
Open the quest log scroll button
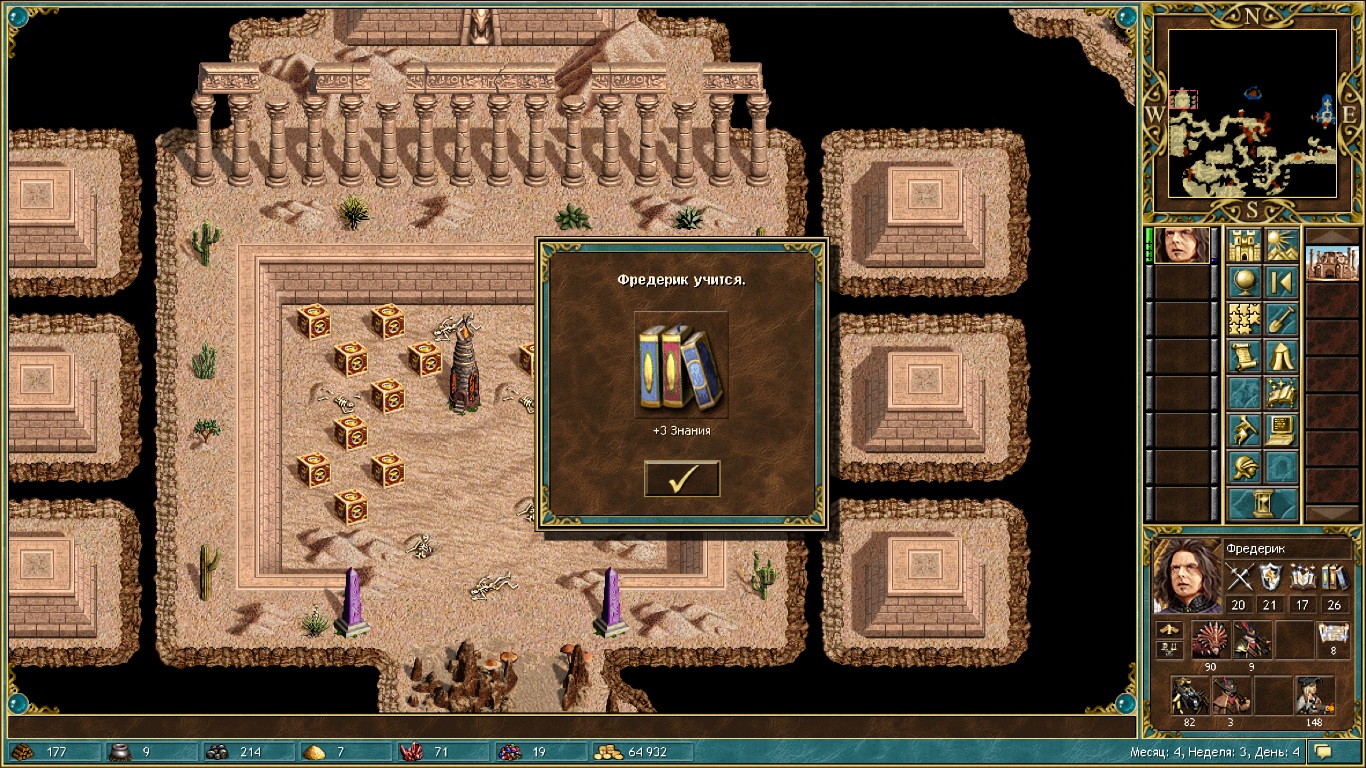click(1245, 357)
